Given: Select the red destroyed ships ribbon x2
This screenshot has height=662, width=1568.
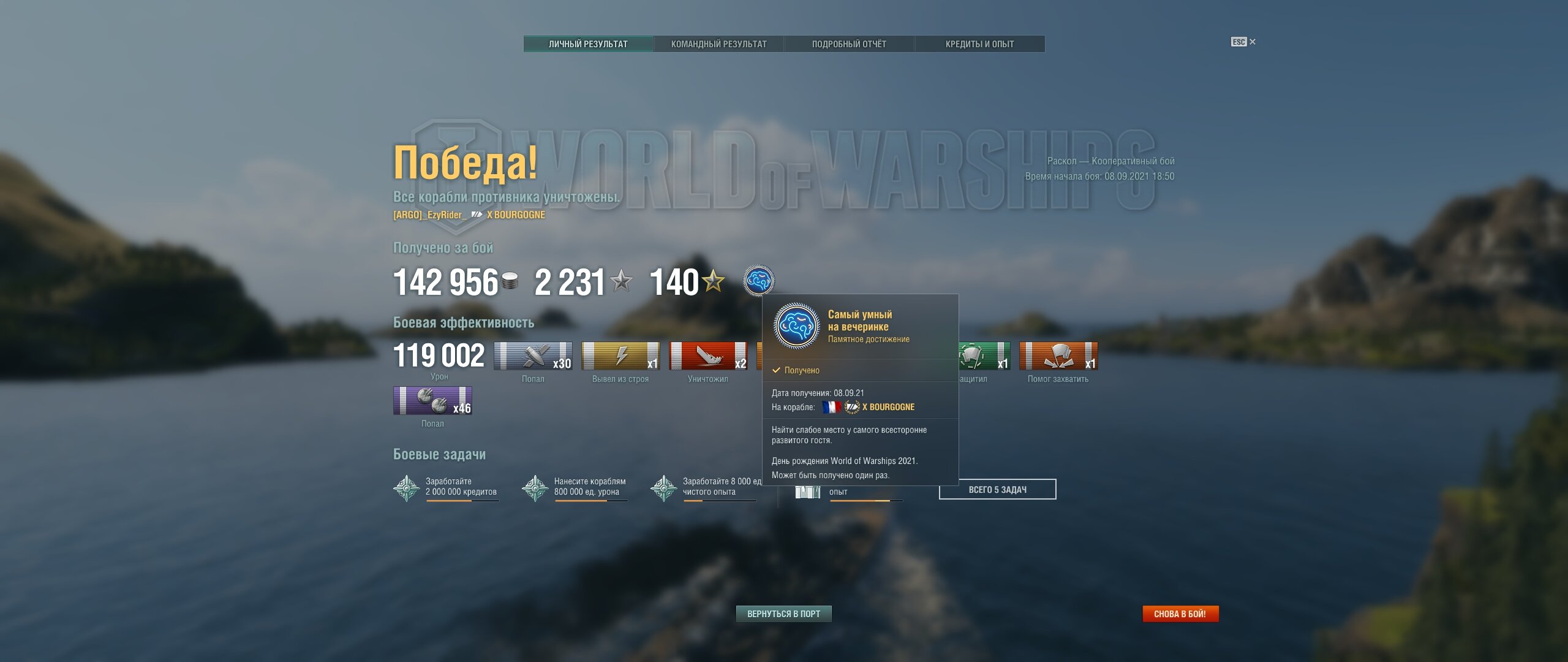Looking at the screenshot, I should pos(708,356).
